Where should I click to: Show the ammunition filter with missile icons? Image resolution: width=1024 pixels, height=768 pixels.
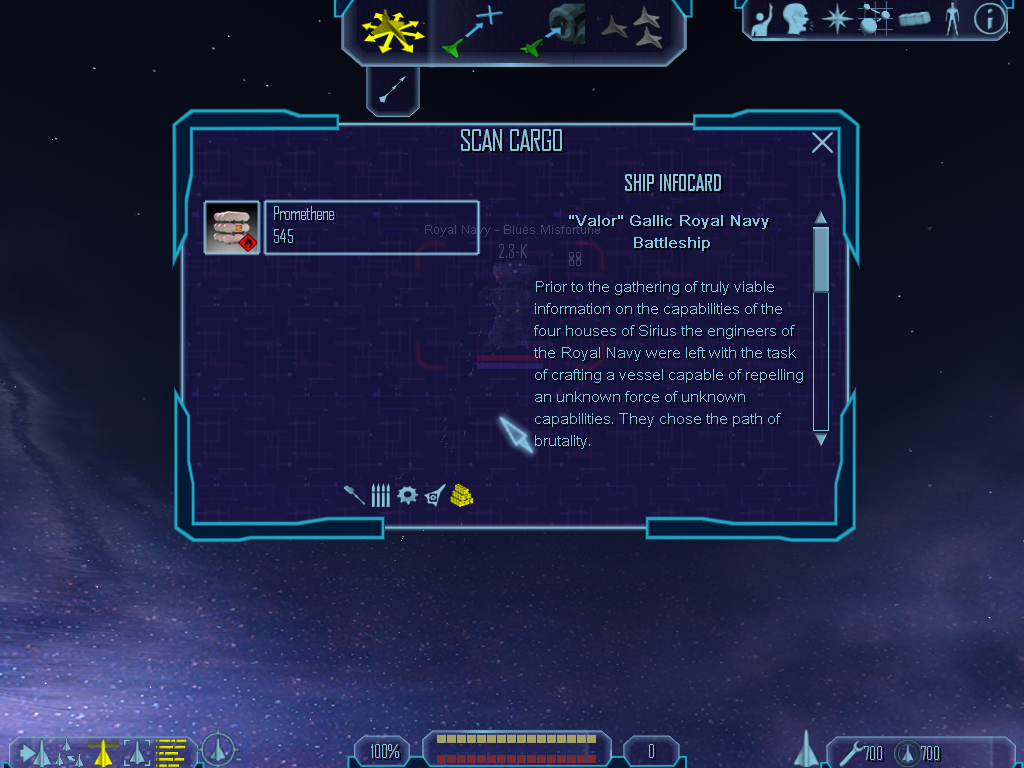point(380,495)
